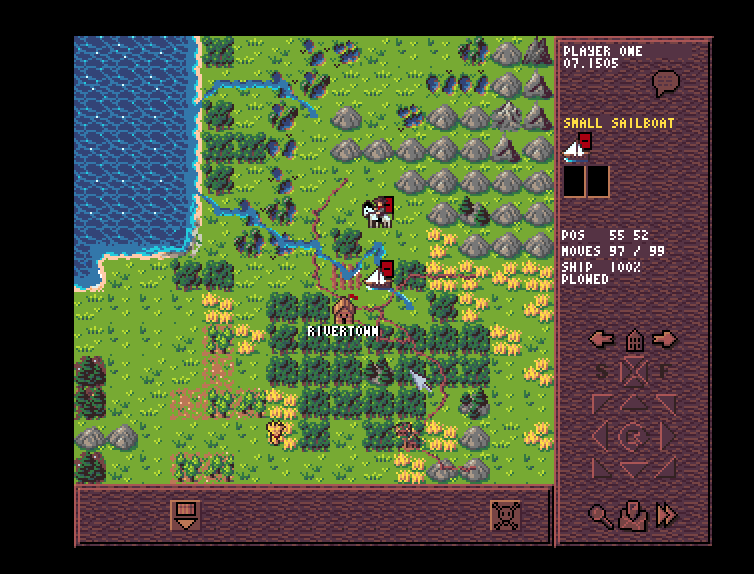Move unit up with the north arrow
754x574 pixels.
(633, 402)
